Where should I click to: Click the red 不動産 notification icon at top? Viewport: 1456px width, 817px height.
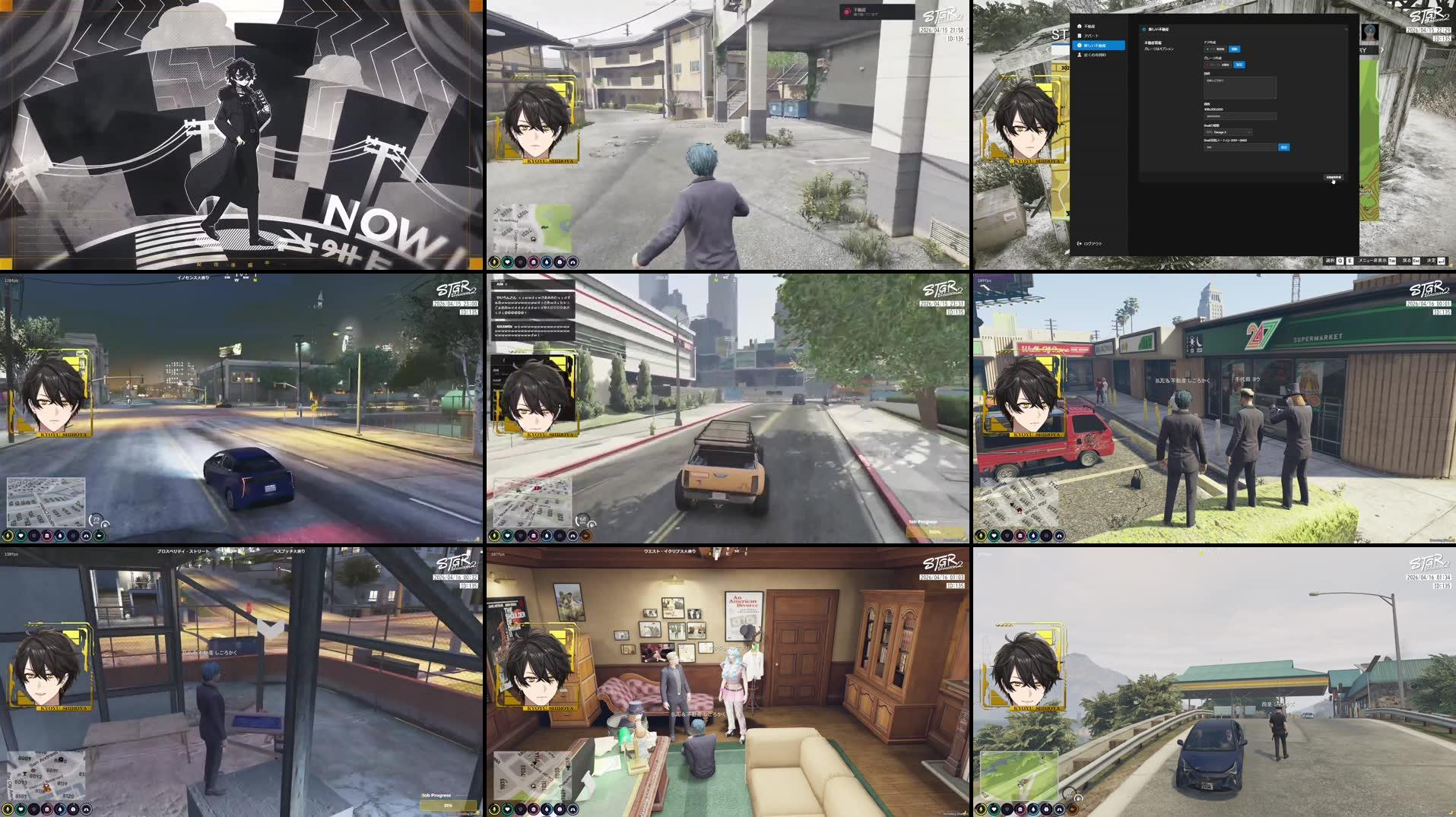coord(847,11)
